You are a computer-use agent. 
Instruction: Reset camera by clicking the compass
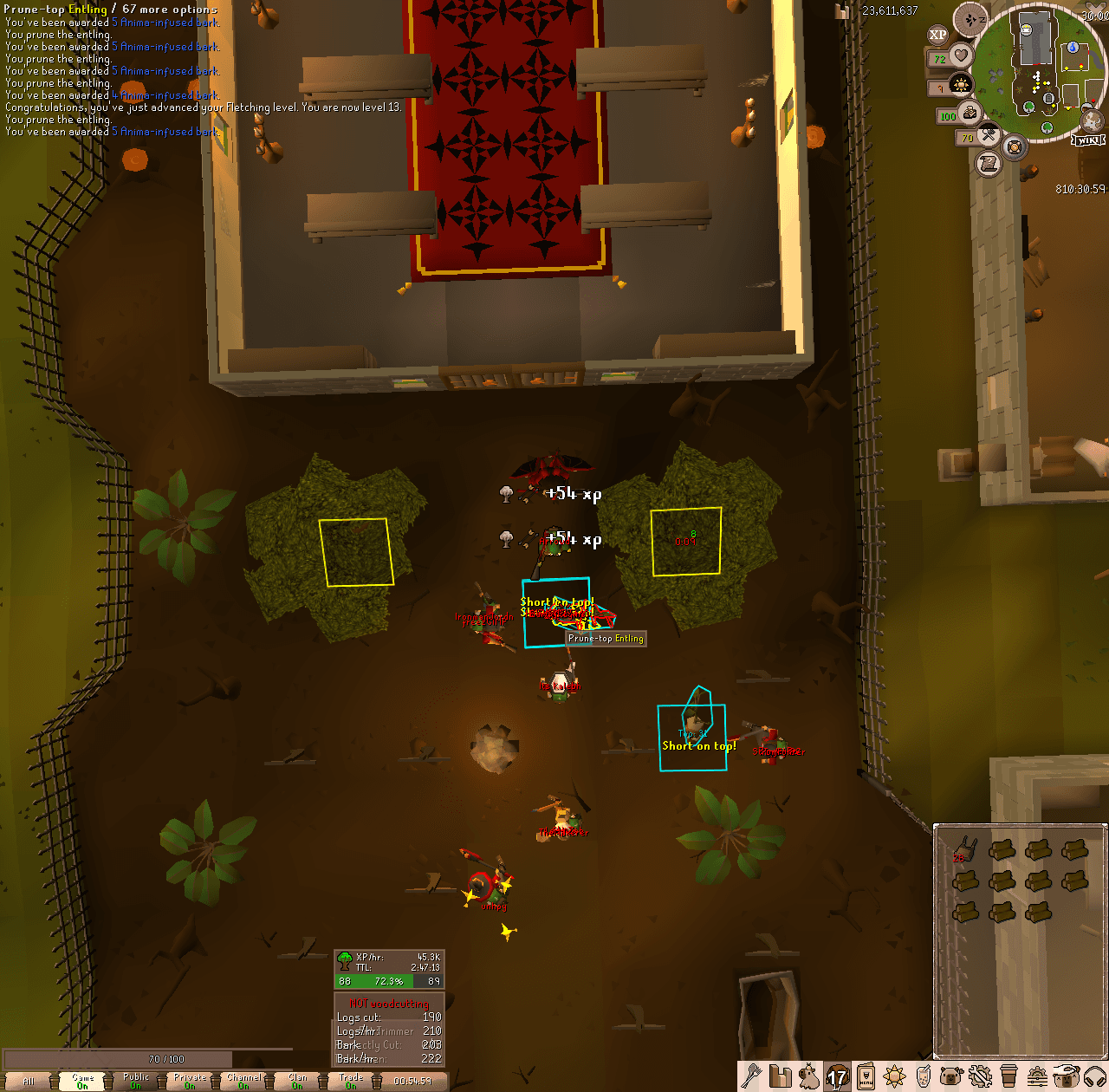(970, 18)
